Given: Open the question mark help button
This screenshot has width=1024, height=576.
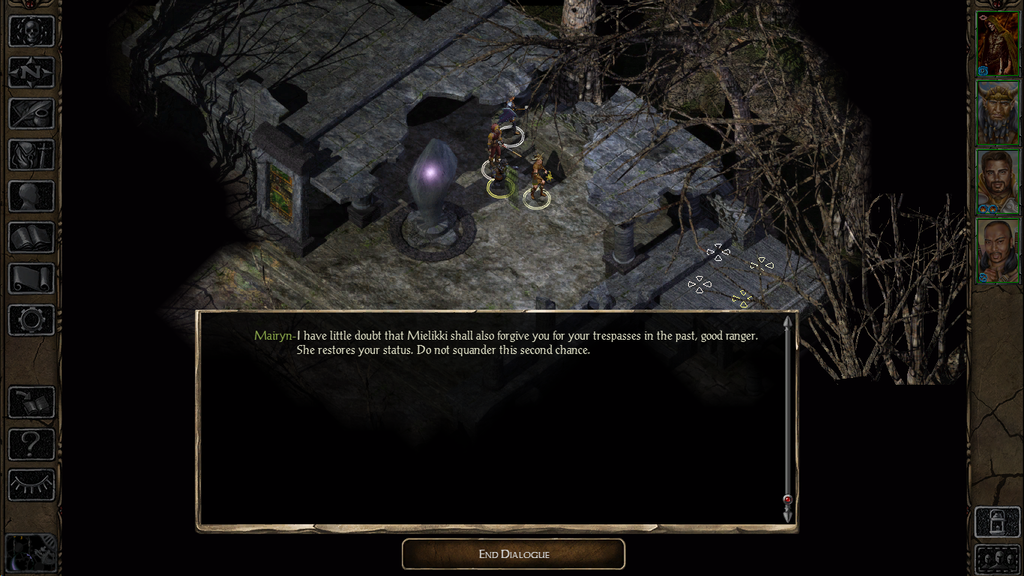Looking at the screenshot, I should tap(31, 443).
